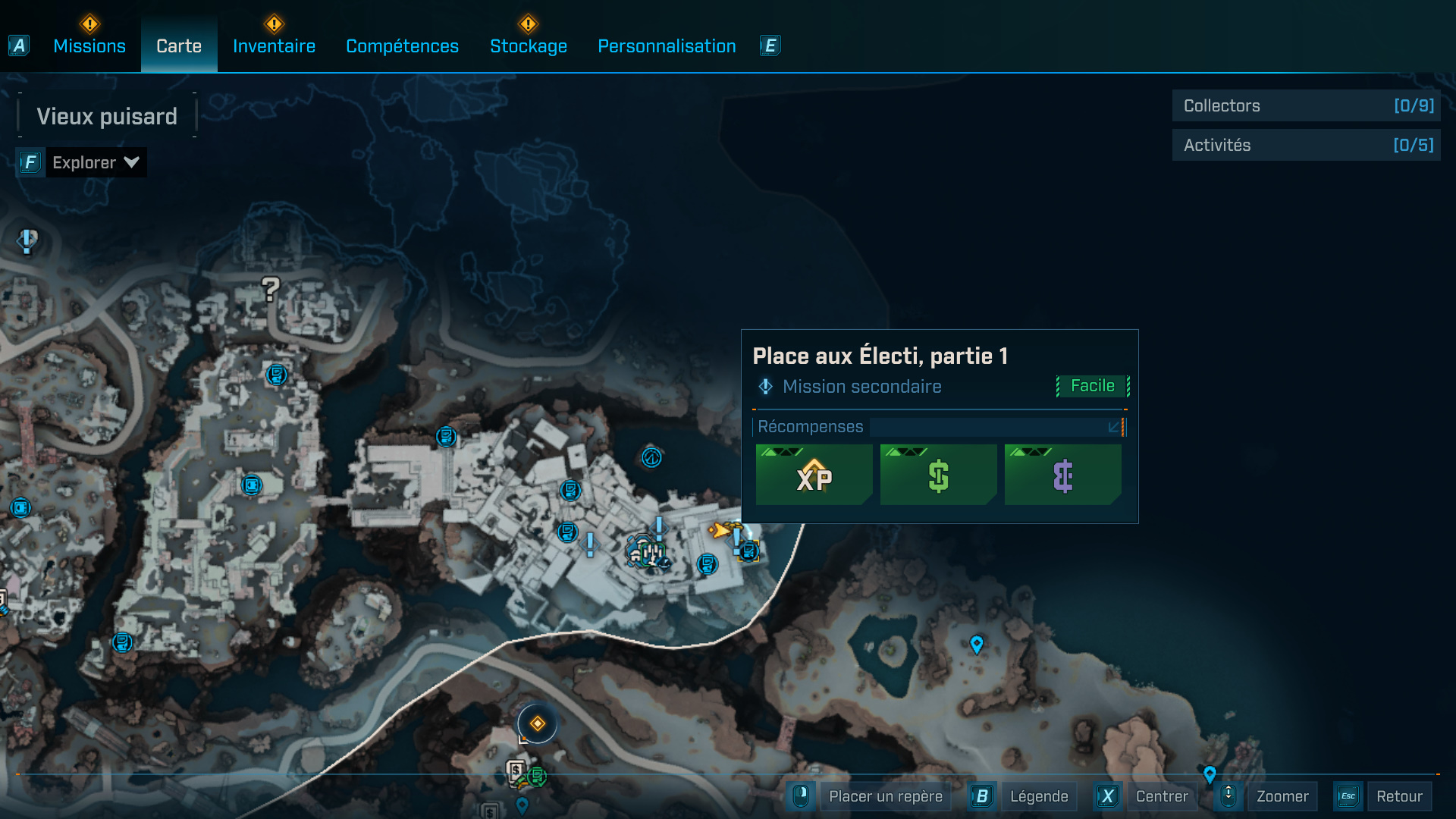Expand the Collectors list
The image size is (1456, 819).
(1306, 106)
